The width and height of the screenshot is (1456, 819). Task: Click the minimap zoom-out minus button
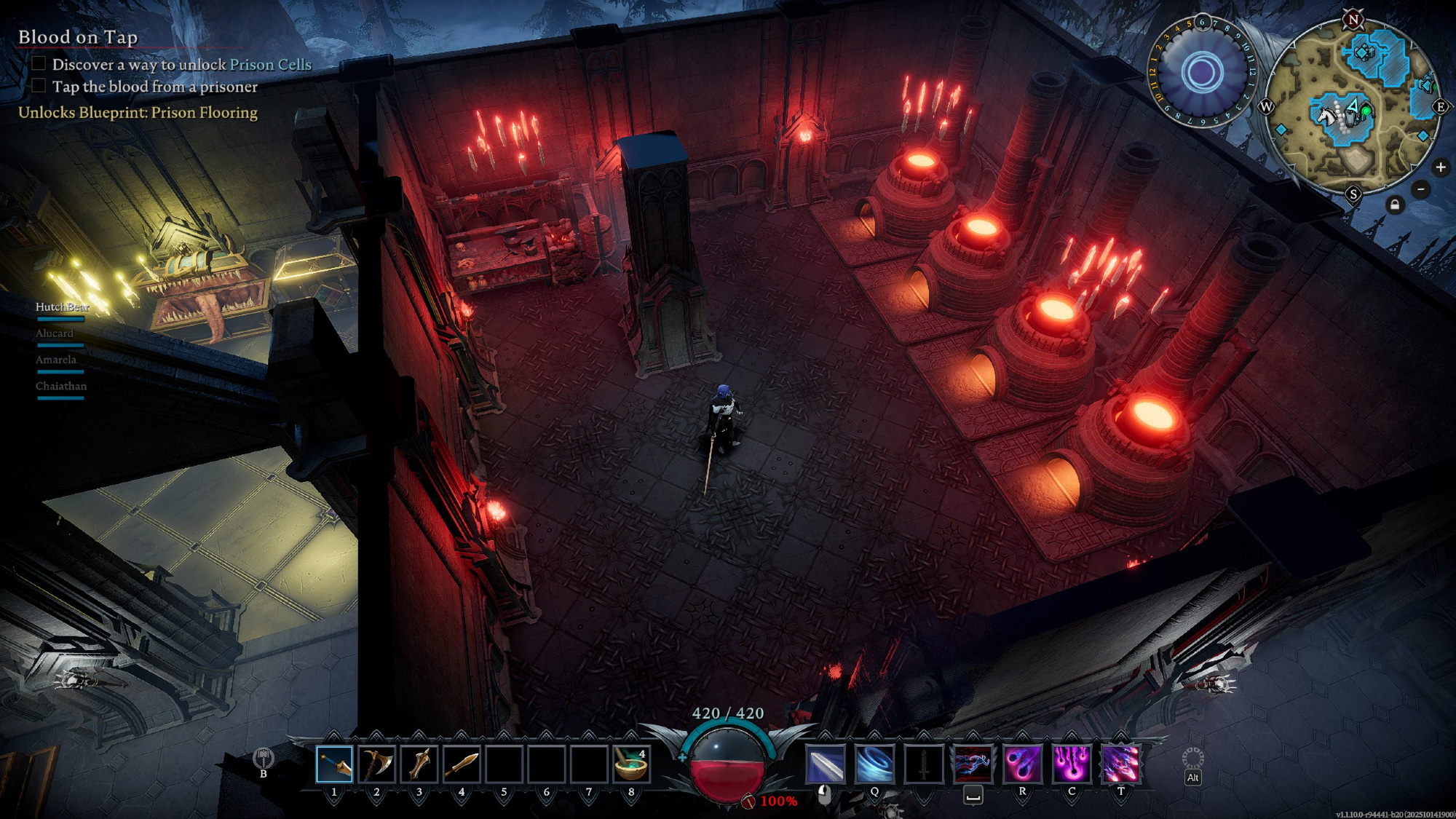click(x=1420, y=190)
